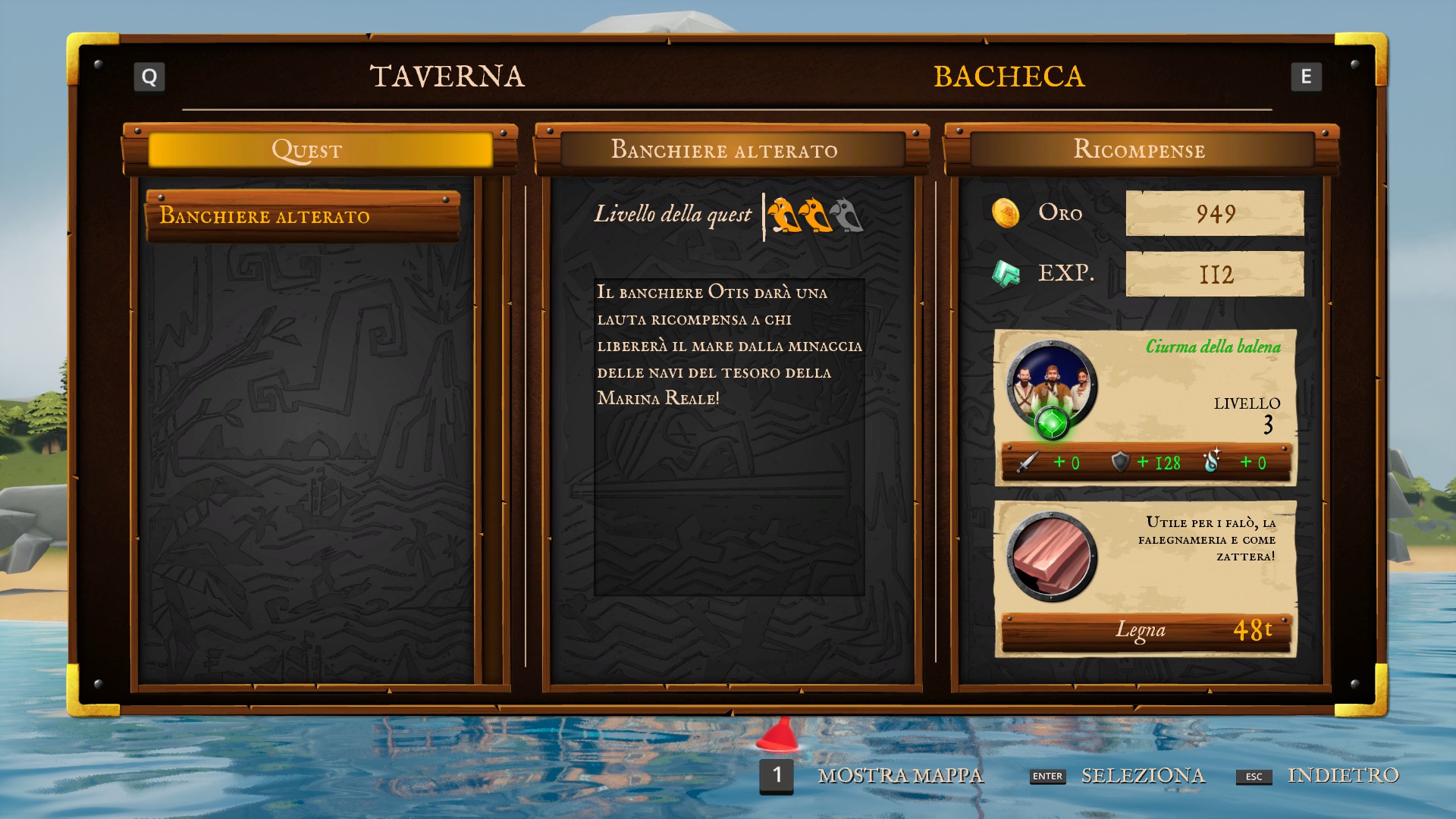Select the Legna wood reward card
This screenshot has height=819, width=1456.
(x=1145, y=578)
